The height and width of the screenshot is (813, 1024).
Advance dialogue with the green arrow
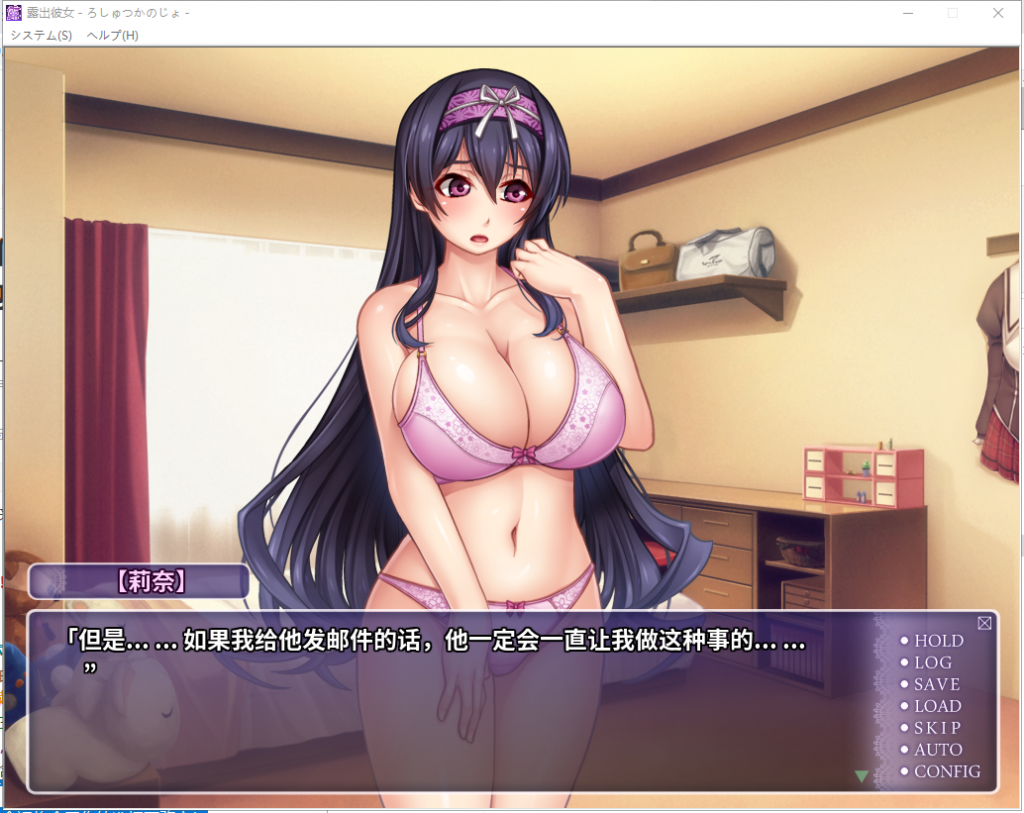tap(861, 775)
